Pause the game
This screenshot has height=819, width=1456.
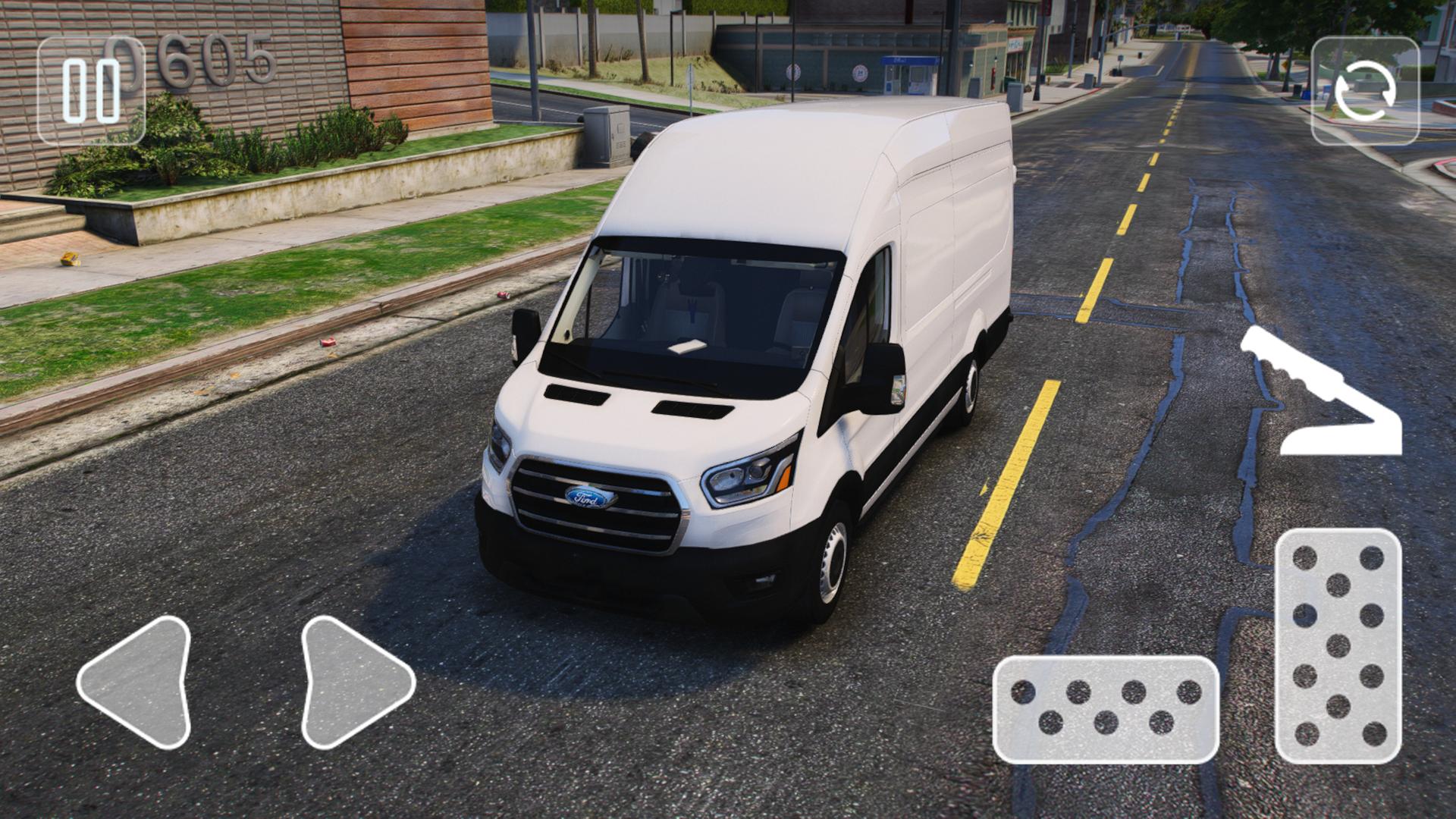[x=91, y=91]
